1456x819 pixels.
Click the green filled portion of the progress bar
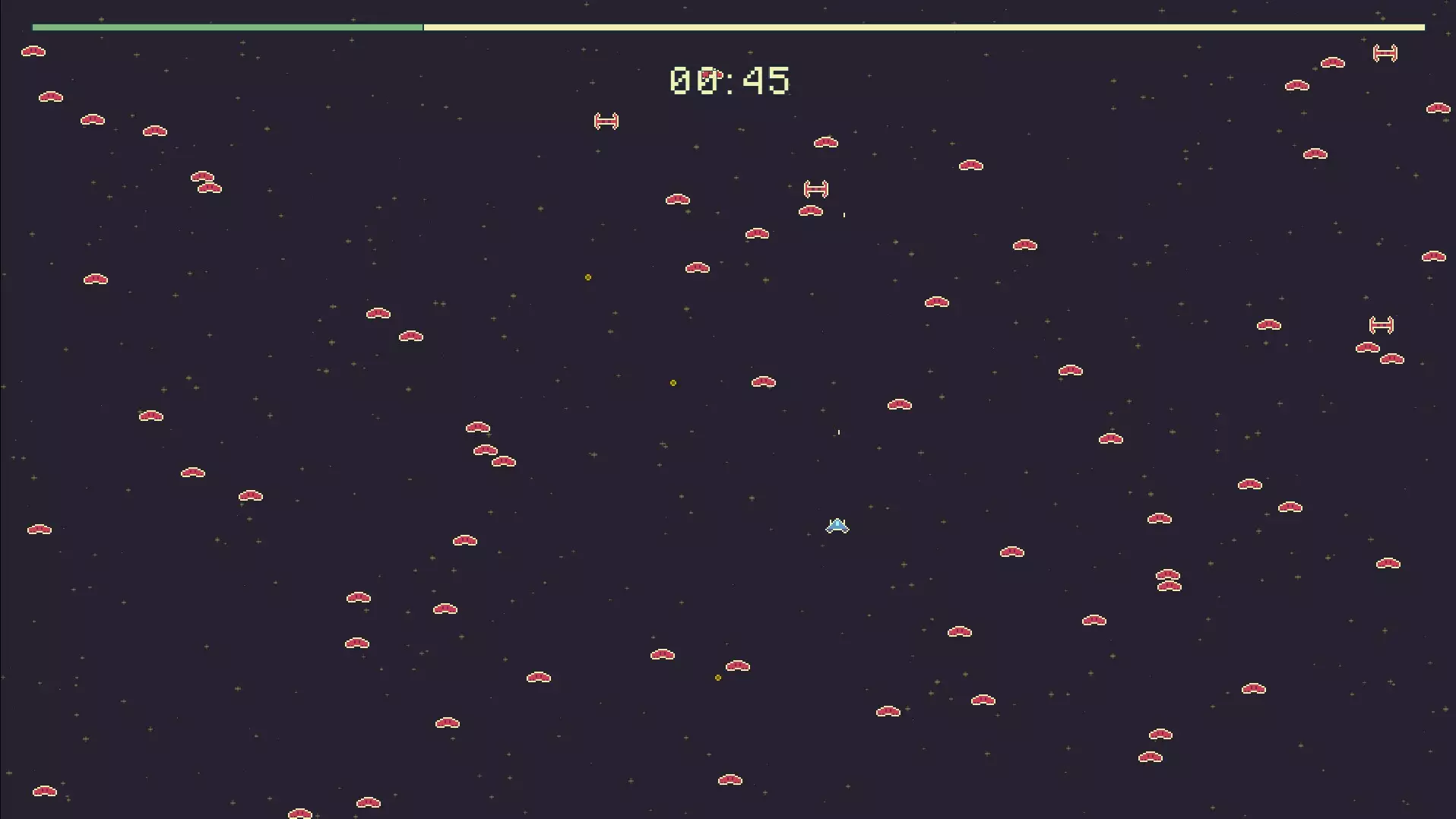tap(228, 27)
